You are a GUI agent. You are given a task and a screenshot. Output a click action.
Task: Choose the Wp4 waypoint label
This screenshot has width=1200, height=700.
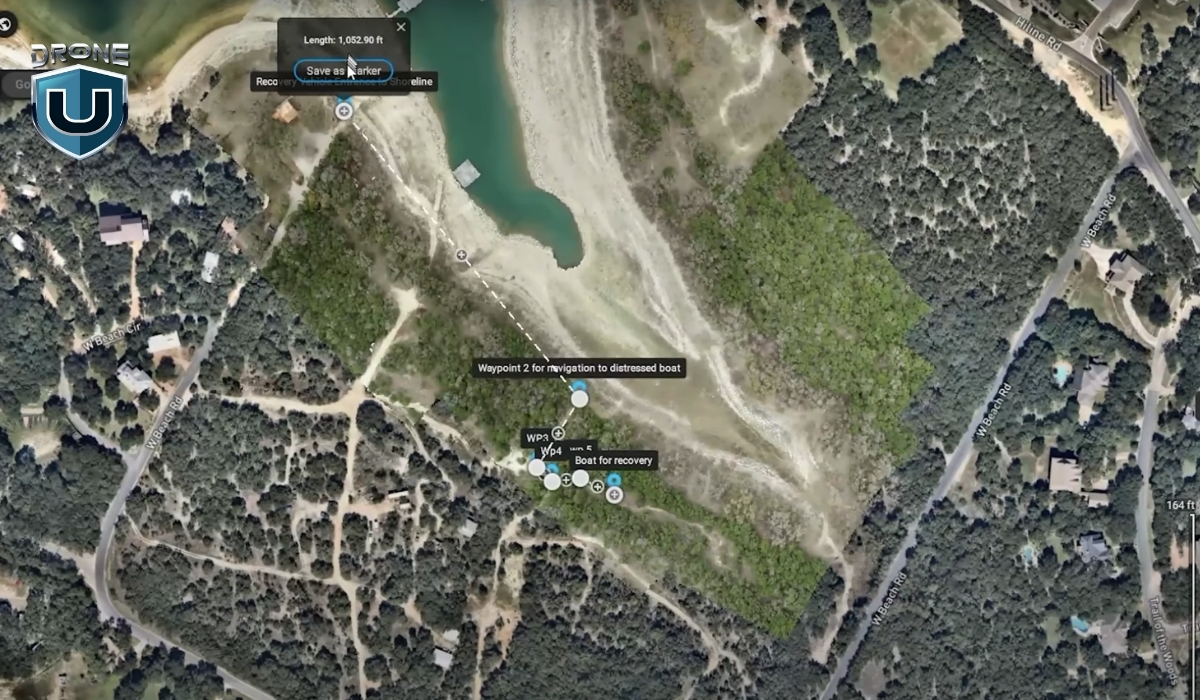click(x=552, y=452)
